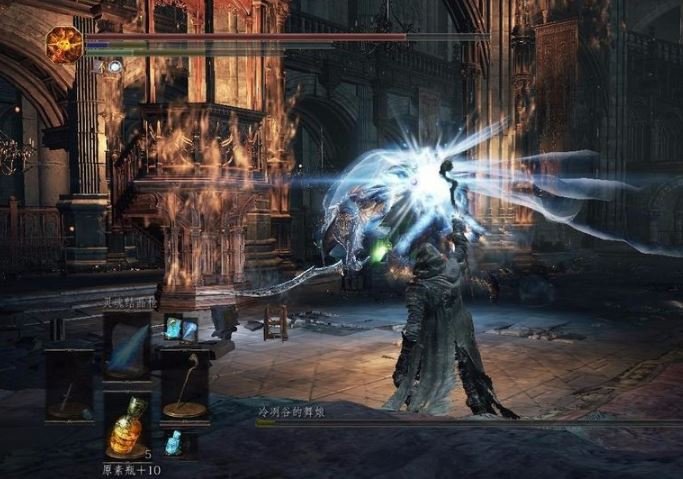Click the glowing white orb status icon
This screenshot has height=479, width=683.
click(x=116, y=66)
